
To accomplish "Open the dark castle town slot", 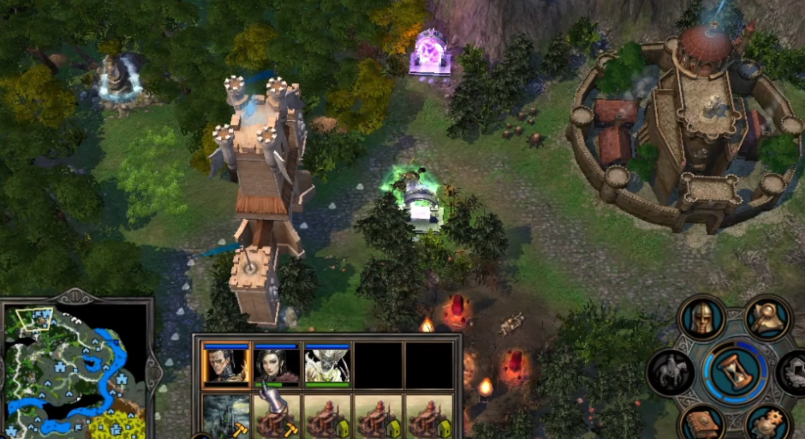I will click(x=226, y=416).
